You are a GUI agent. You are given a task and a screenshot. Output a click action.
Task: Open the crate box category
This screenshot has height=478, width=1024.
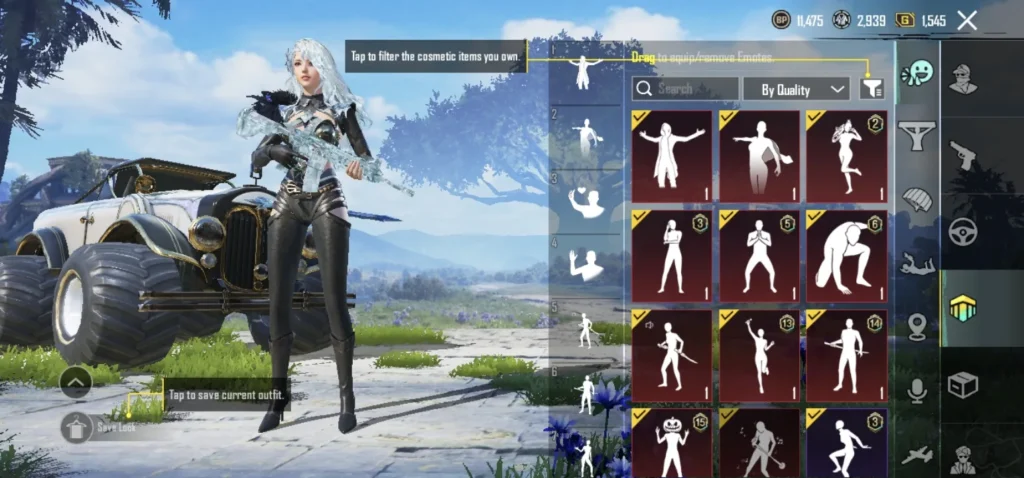pyautogui.click(x=963, y=385)
